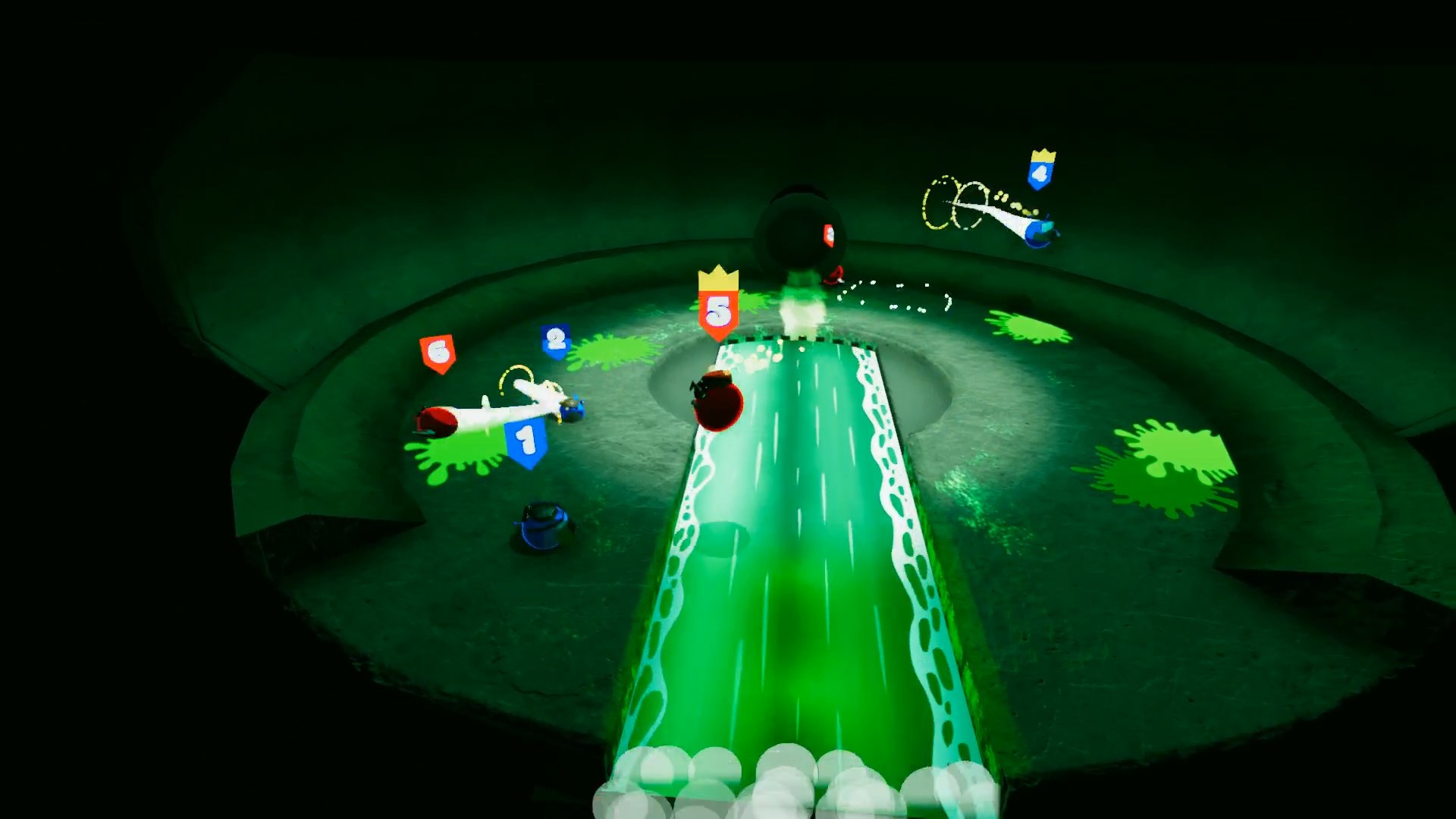Screen dimensions: 1456x819
Task: Click the blue rank 2 pennant
Action: point(554,340)
